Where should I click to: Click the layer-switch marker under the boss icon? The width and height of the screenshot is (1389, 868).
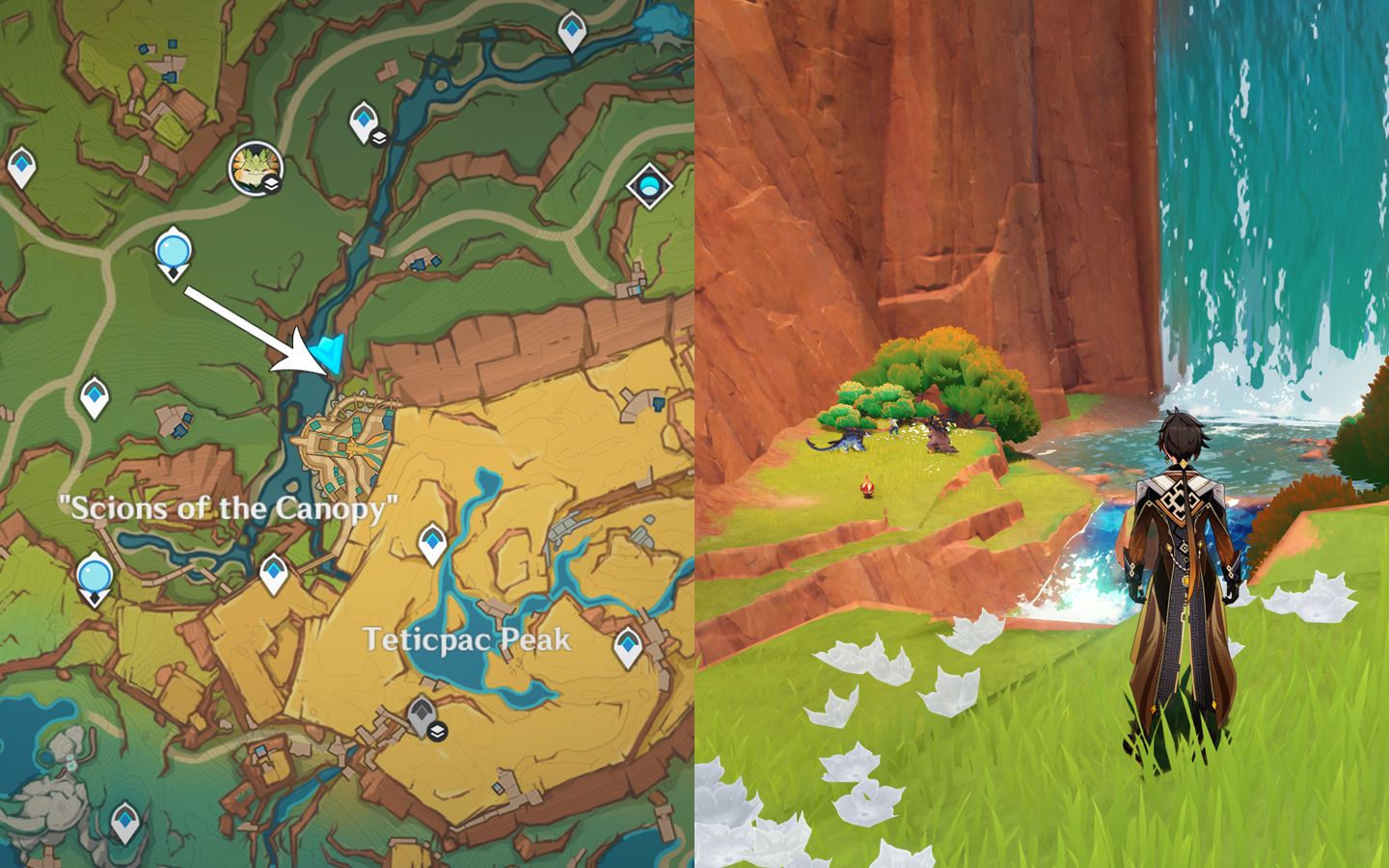271,183
